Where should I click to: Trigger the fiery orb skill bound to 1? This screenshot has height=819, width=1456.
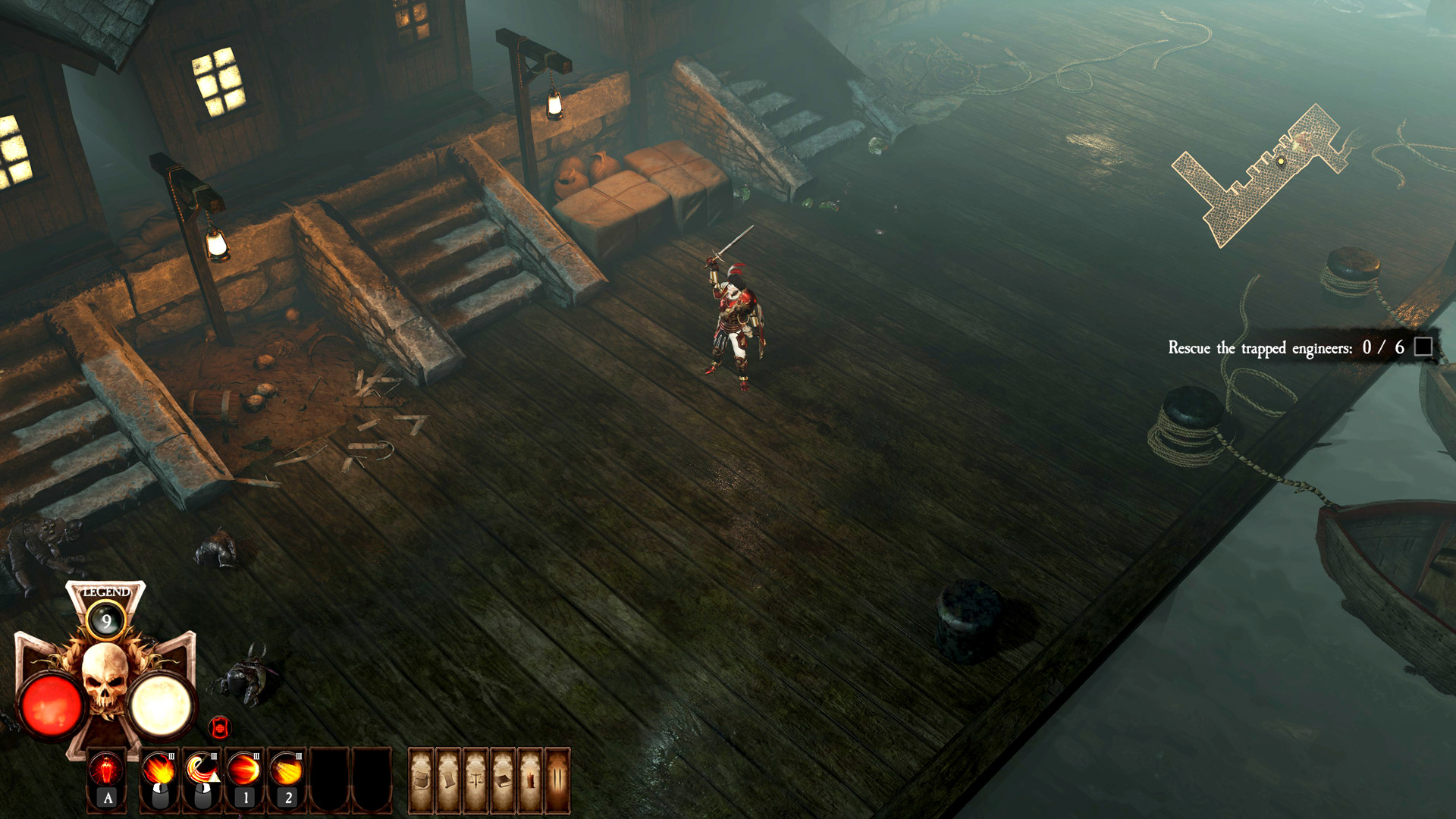point(244,771)
